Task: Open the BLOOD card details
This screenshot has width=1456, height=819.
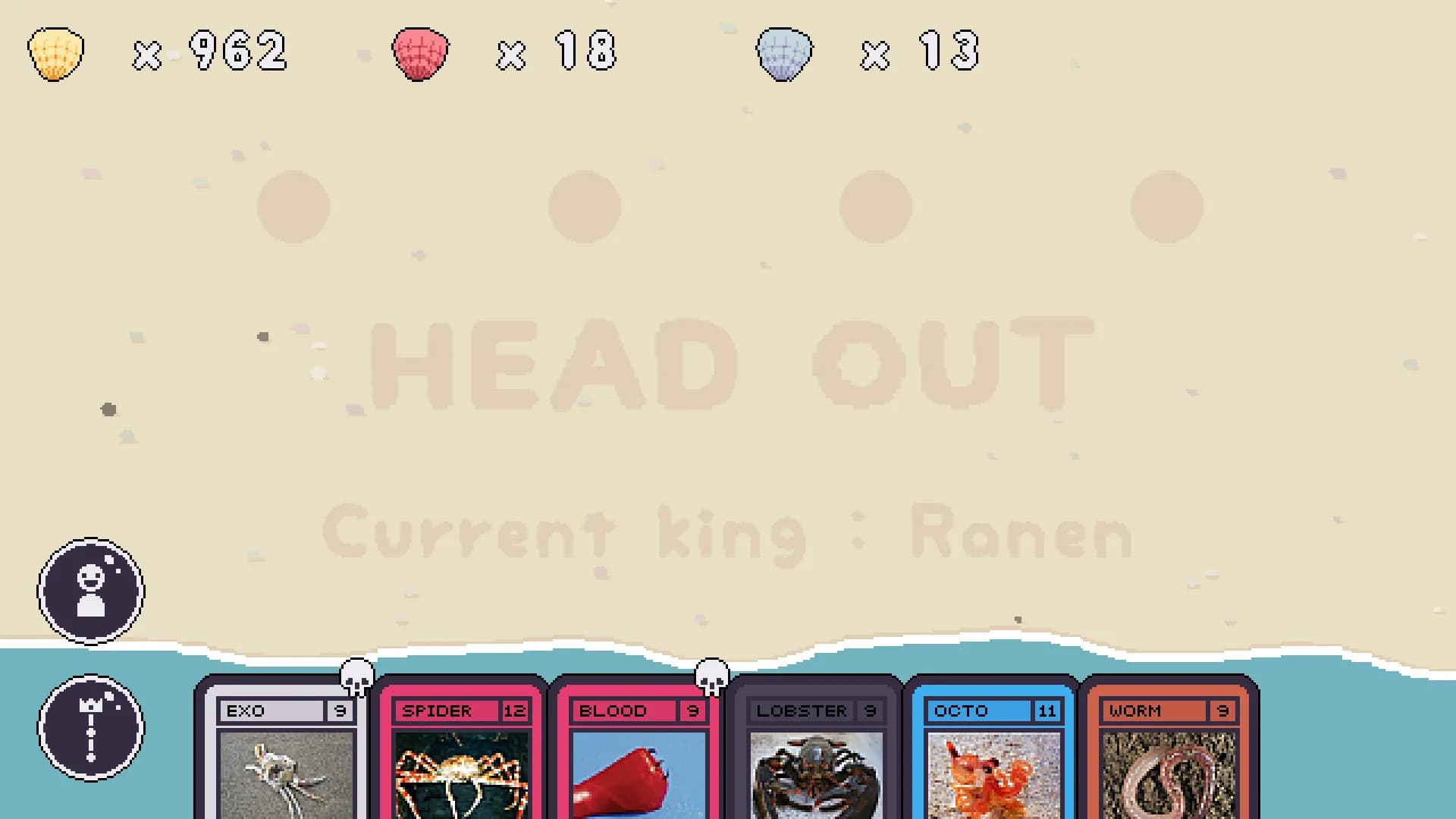Action: point(637,758)
